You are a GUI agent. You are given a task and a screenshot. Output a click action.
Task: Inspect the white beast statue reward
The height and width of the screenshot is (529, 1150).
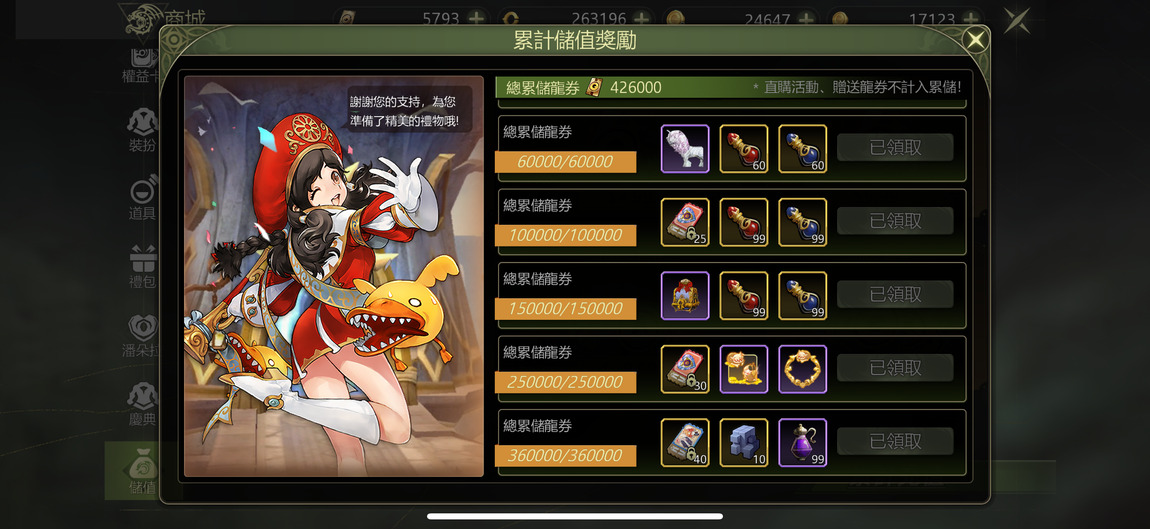coord(685,149)
